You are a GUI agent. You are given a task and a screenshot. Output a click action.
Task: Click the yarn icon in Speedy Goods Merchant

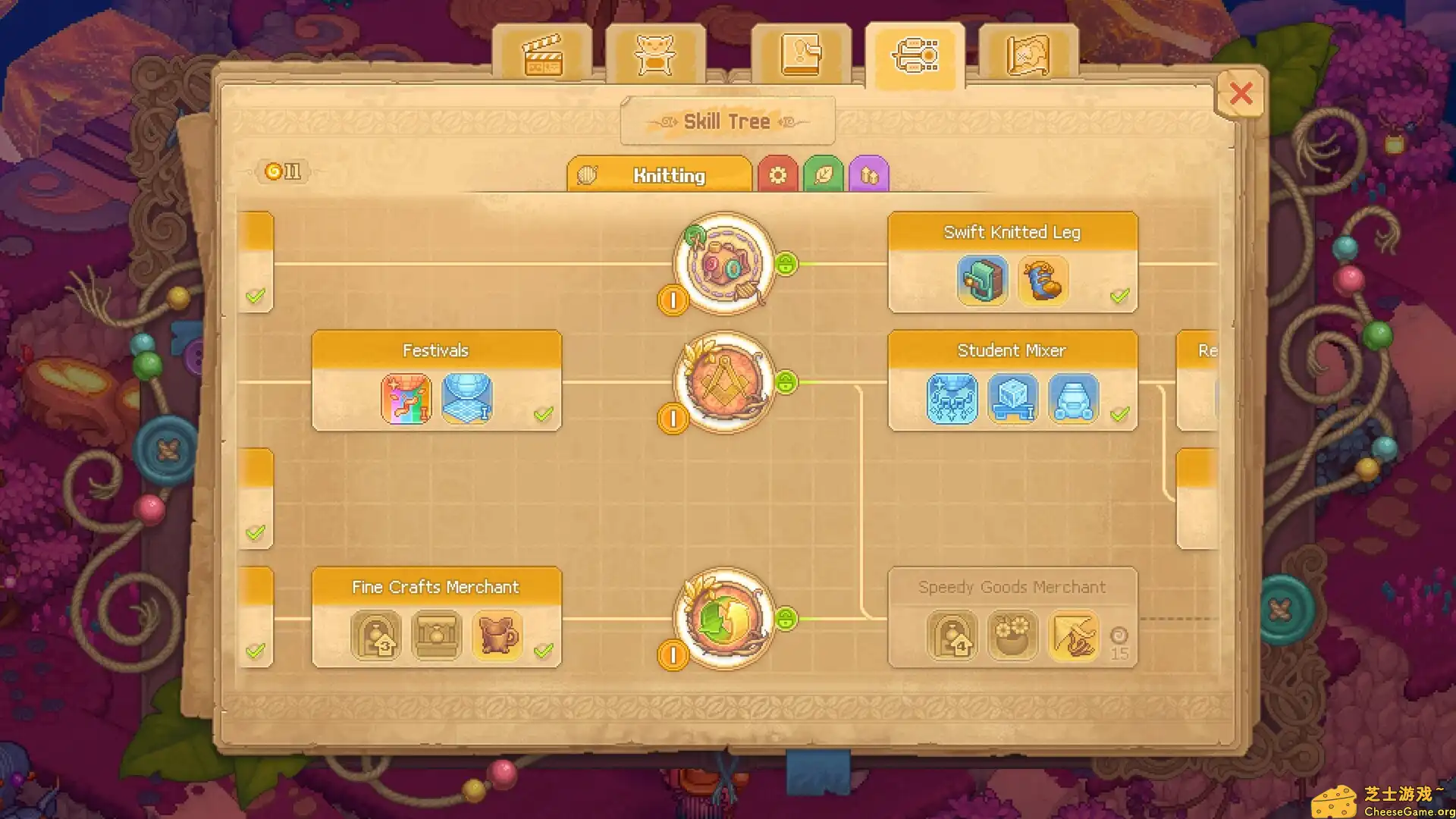coord(1074,636)
